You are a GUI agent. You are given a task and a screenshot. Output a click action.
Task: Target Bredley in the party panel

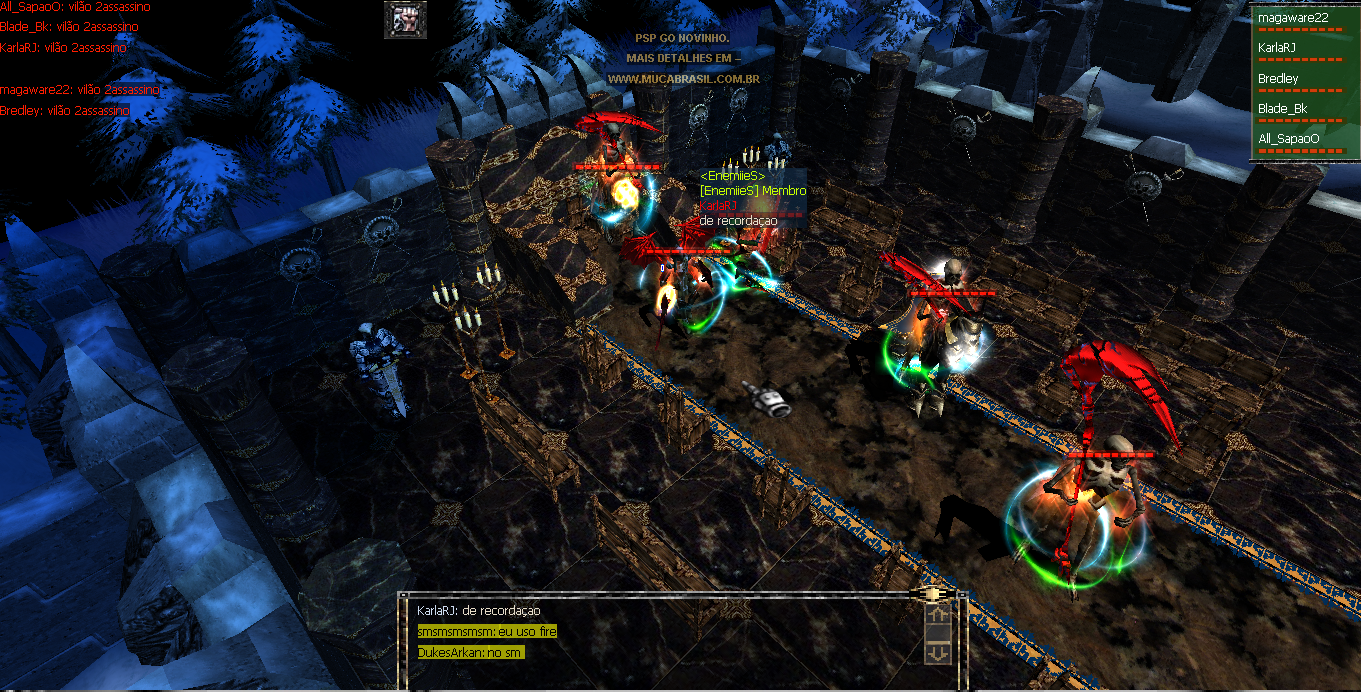tap(1278, 78)
